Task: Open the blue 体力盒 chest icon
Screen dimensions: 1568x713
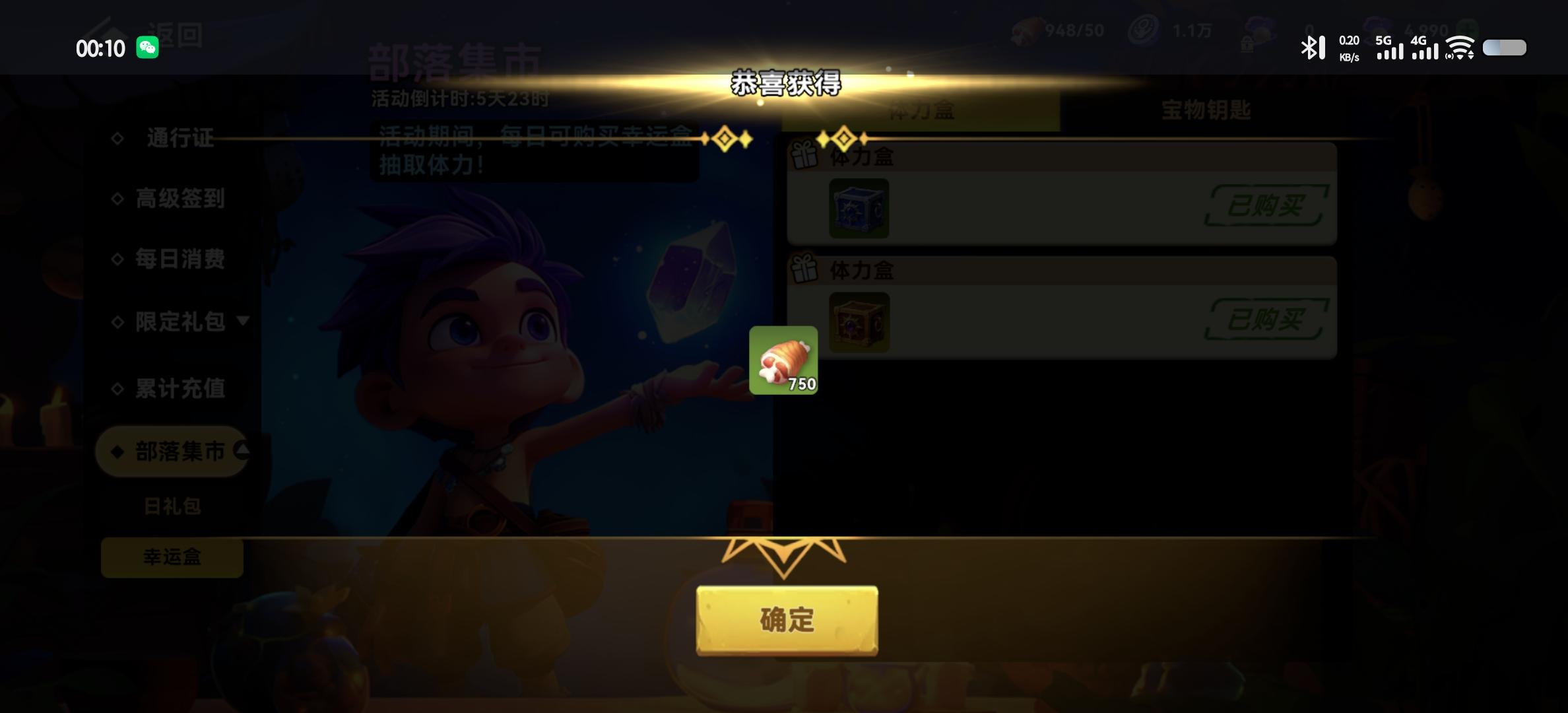Action: (859, 208)
